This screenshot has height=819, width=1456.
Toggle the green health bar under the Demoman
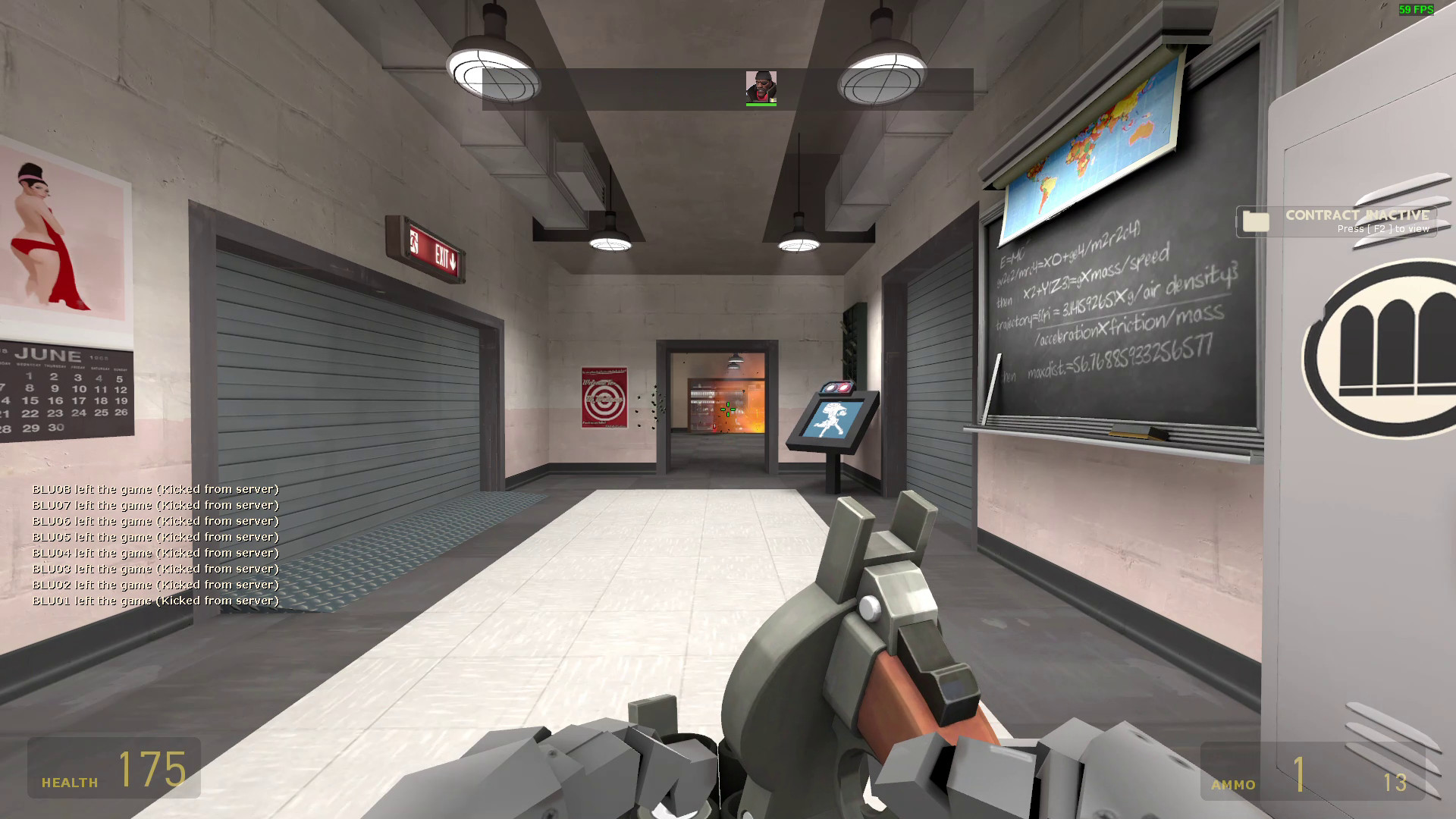click(761, 105)
